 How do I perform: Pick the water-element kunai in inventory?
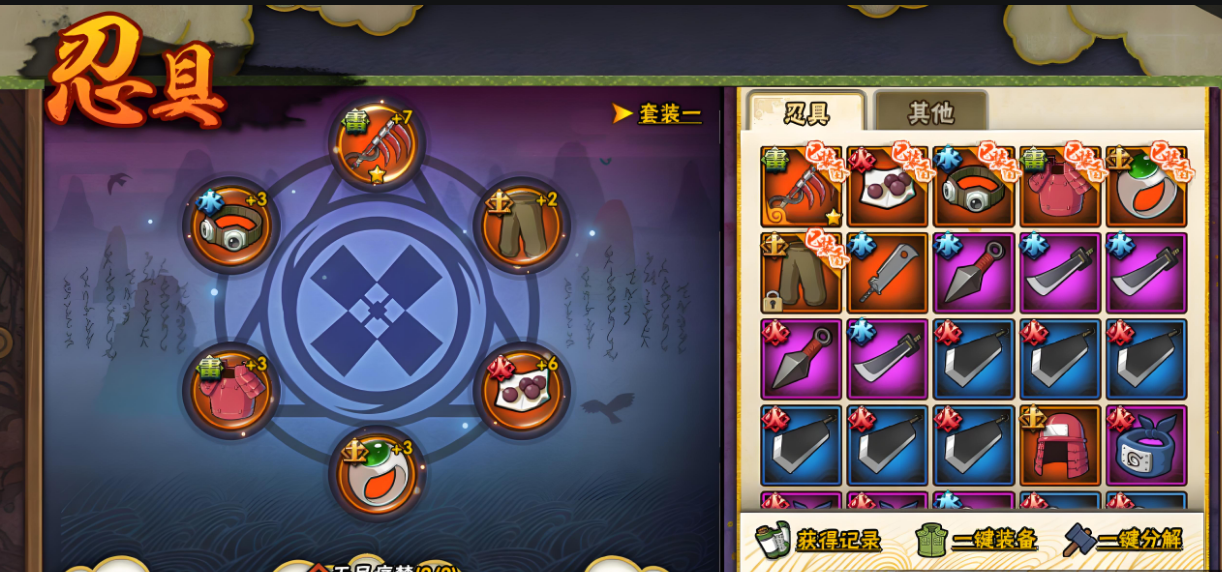pyautogui.click(x=973, y=274)
